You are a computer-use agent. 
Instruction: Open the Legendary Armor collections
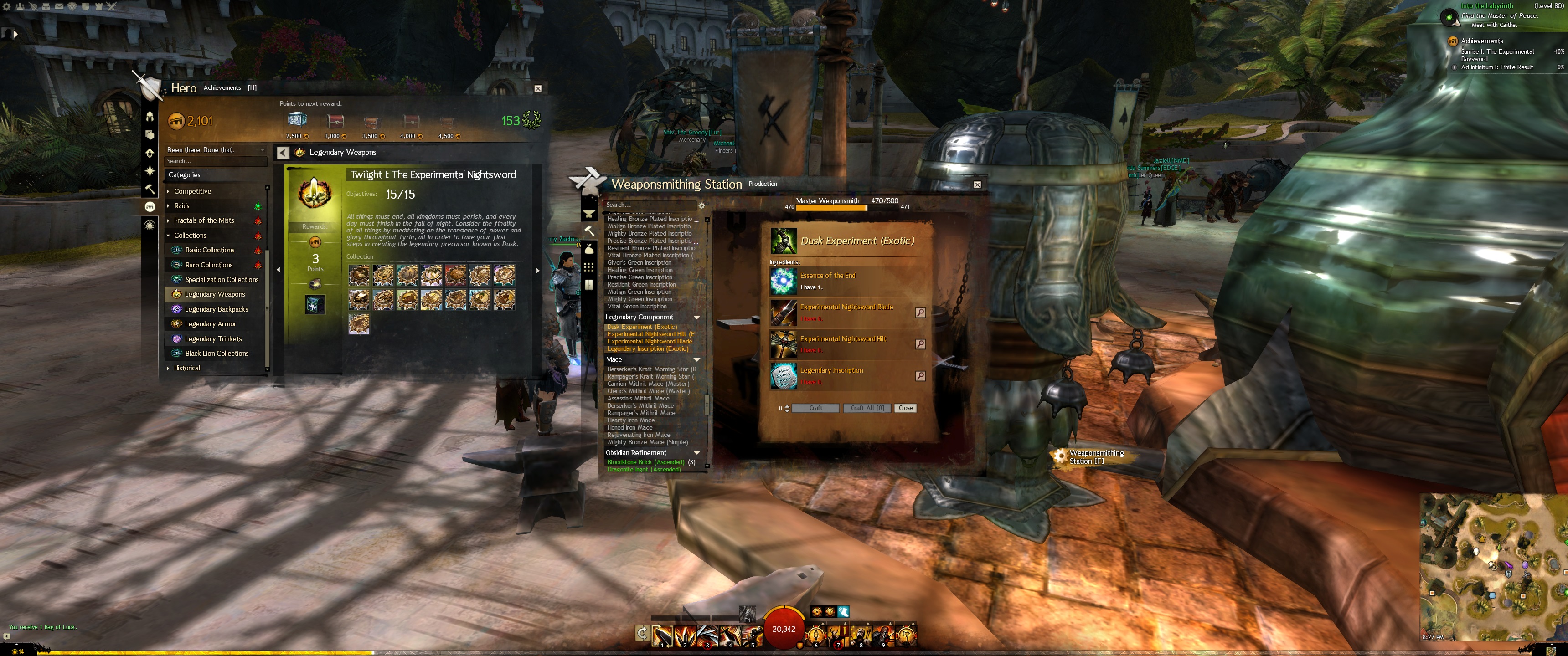coord(210,324)
